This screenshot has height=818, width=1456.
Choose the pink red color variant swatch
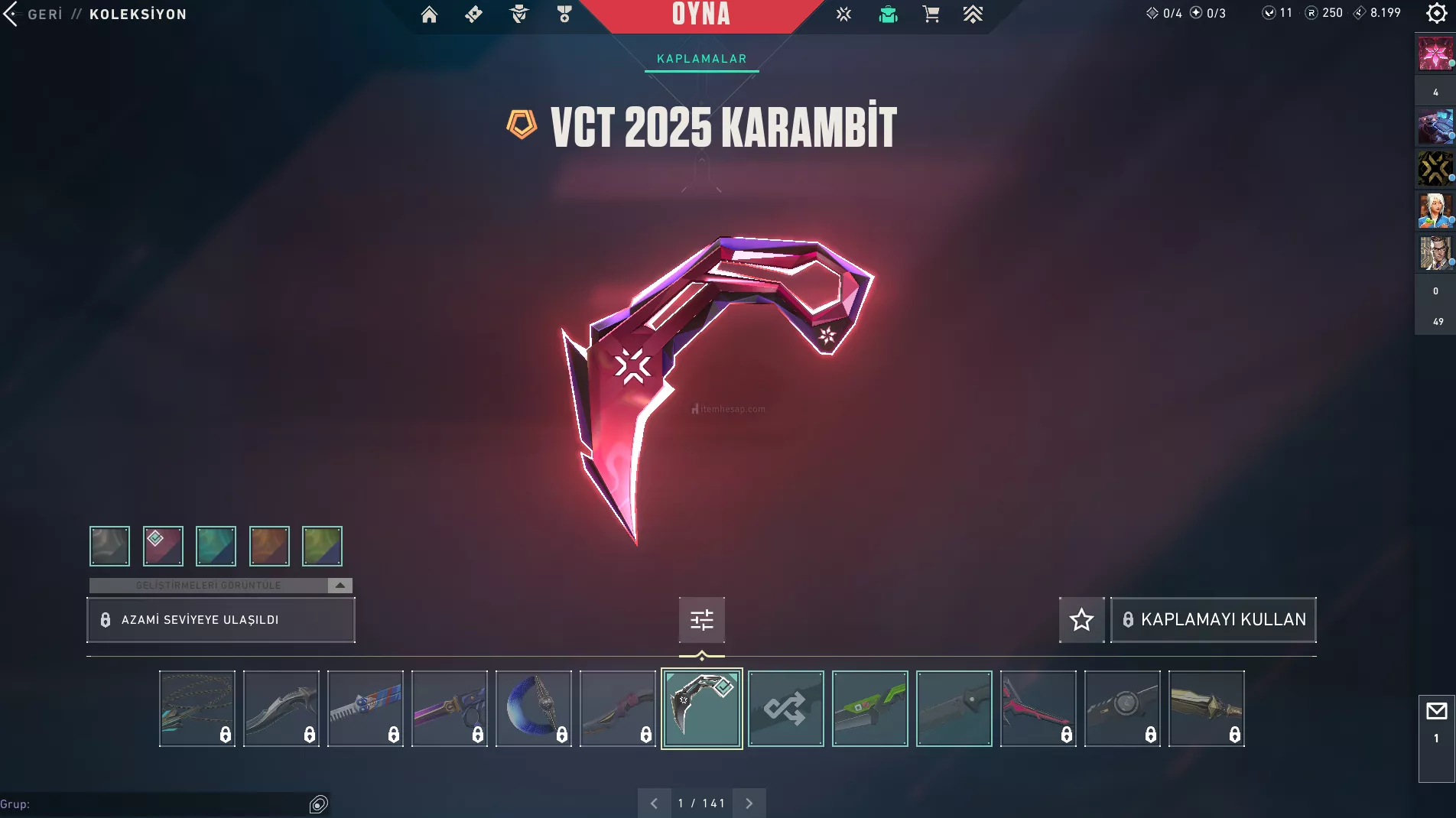tap(163, 546)
